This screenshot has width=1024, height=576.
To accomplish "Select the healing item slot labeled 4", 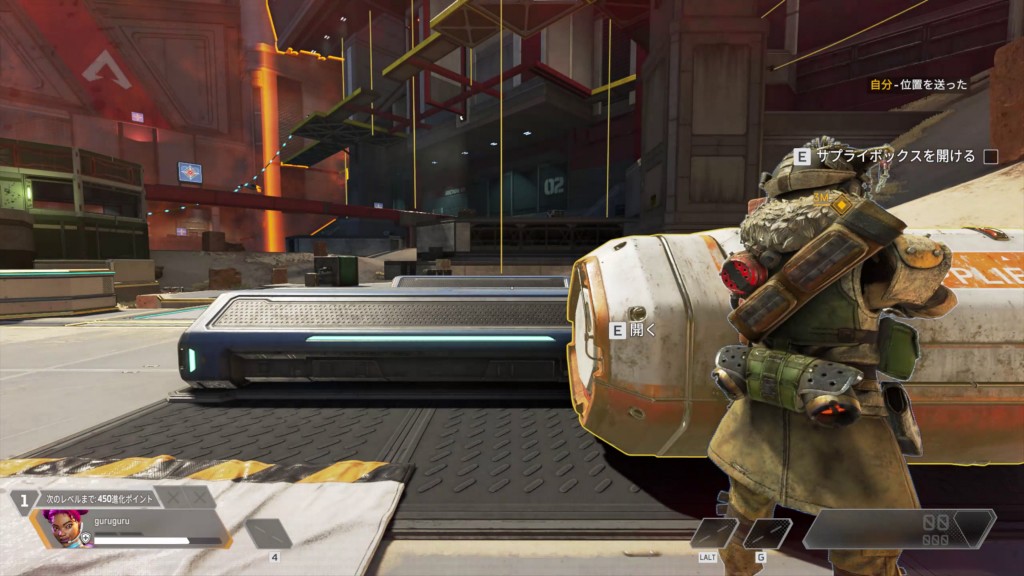I will (269, 534).
